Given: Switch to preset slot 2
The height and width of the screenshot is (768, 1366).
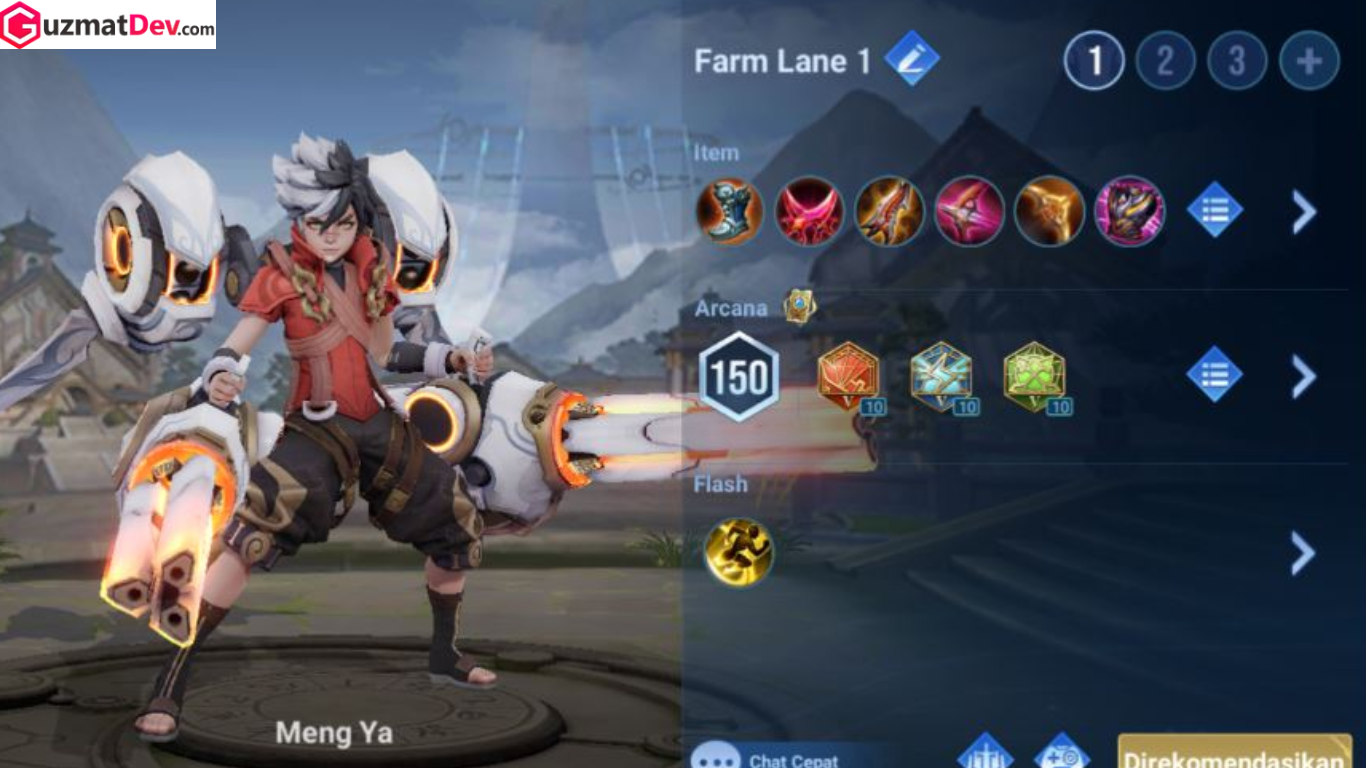Looking at the screenshot, I should pos(1165,61).
